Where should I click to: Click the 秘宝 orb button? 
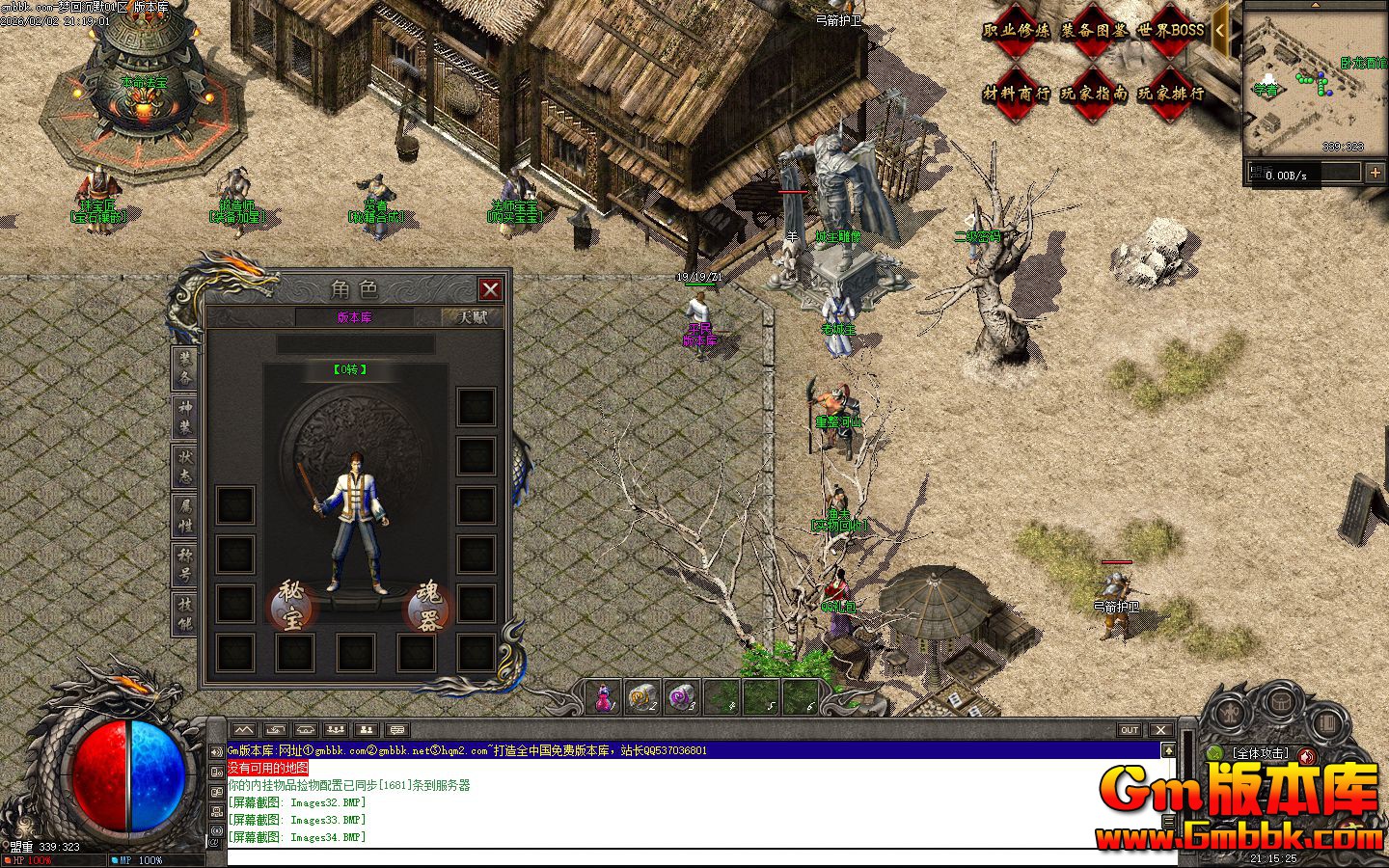(292, 606)
